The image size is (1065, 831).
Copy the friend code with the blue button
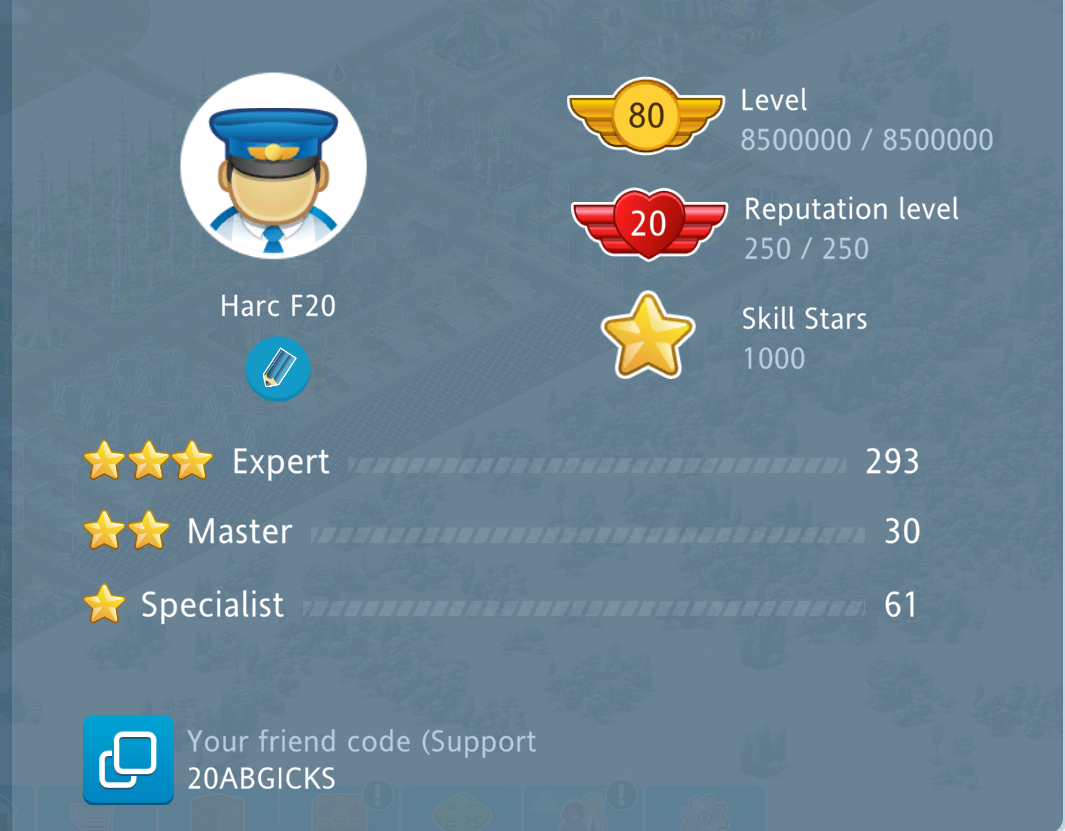point(128,760)
